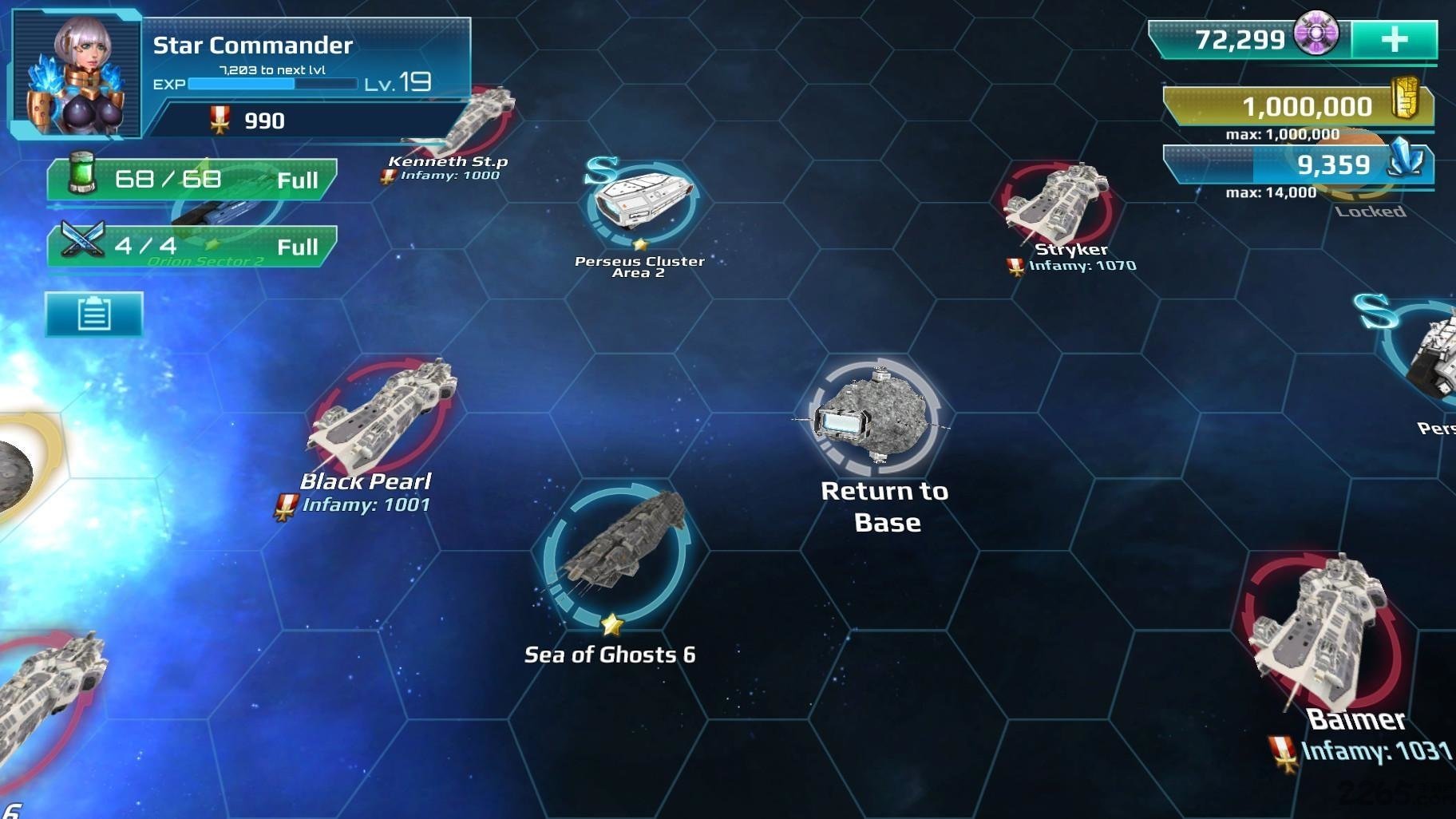Tap the crossed swords battle counter icon

coord(83,240)
